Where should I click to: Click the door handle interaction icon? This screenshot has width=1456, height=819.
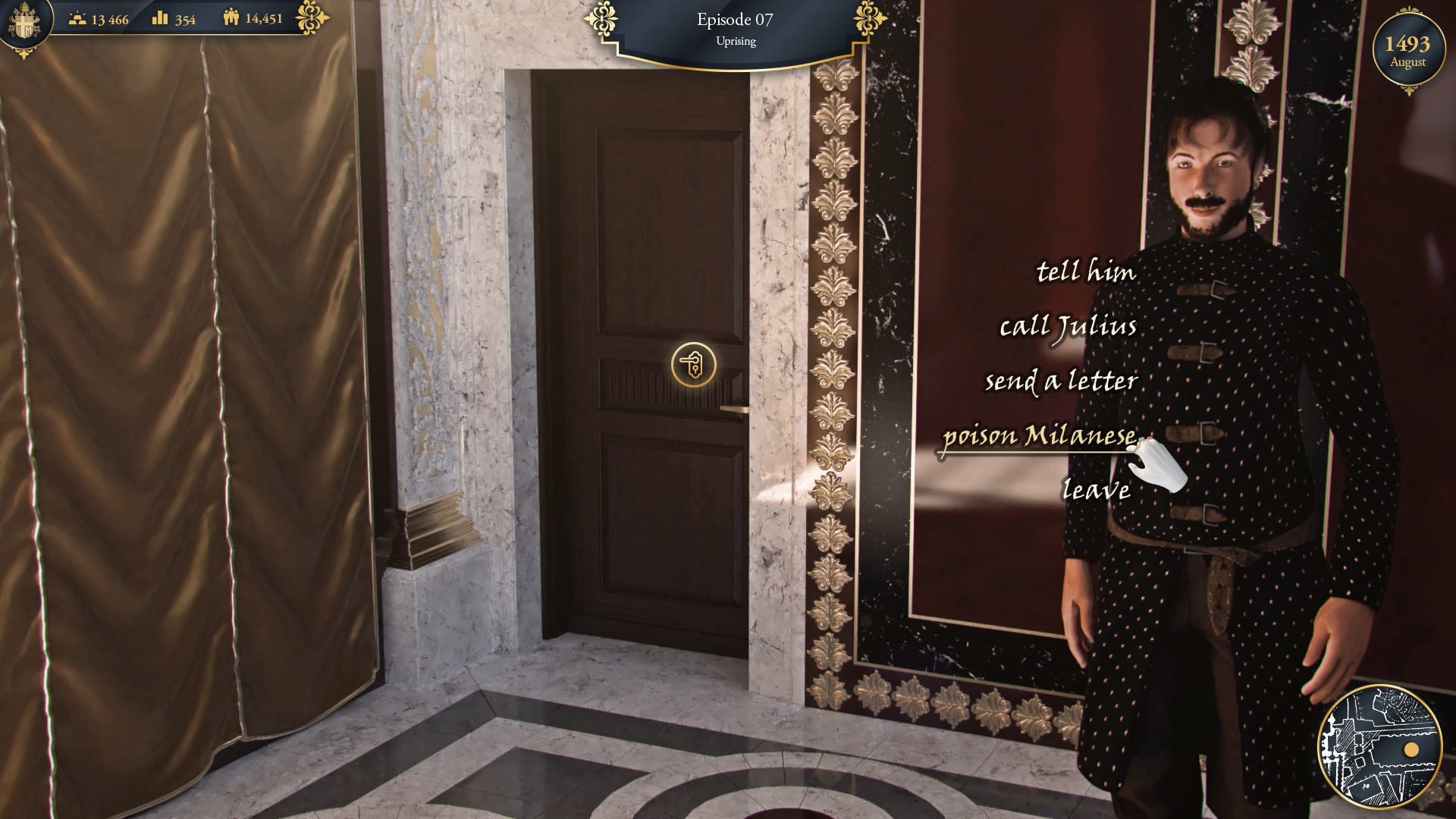[x=693, y=365]
